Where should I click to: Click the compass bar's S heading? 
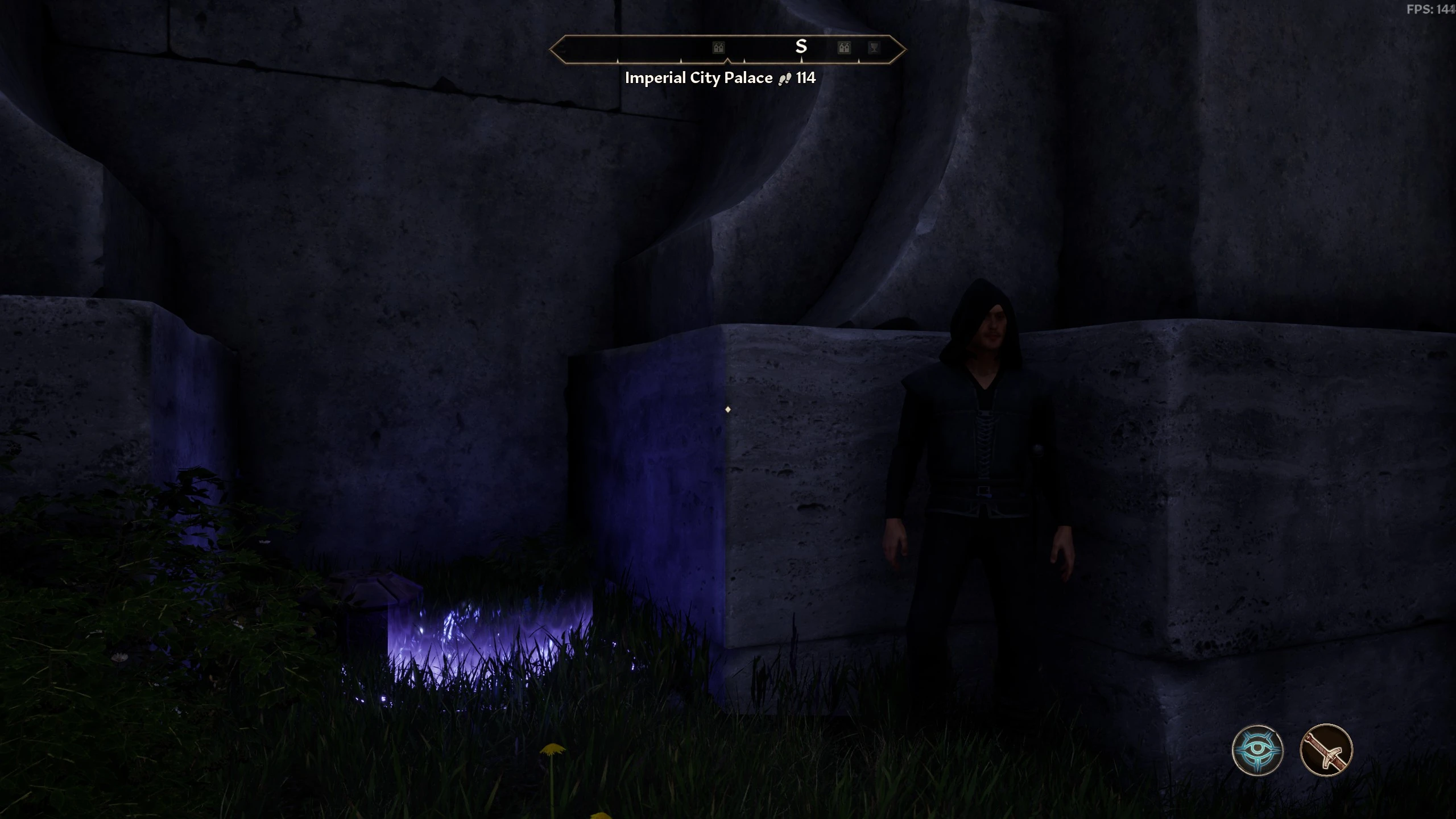pyautogui.click(x=801, y=47)
